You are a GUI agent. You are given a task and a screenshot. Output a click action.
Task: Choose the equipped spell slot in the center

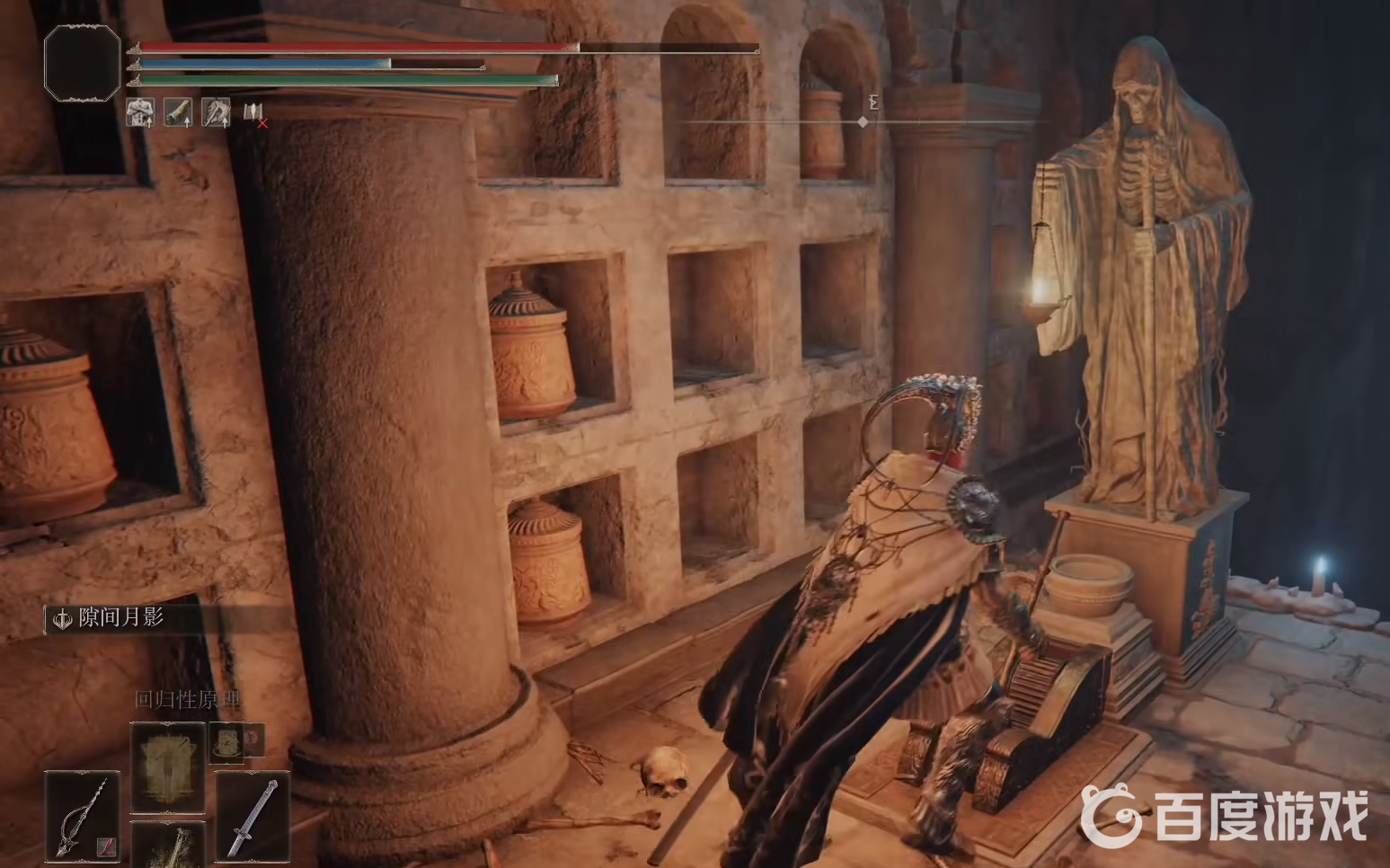168,766
